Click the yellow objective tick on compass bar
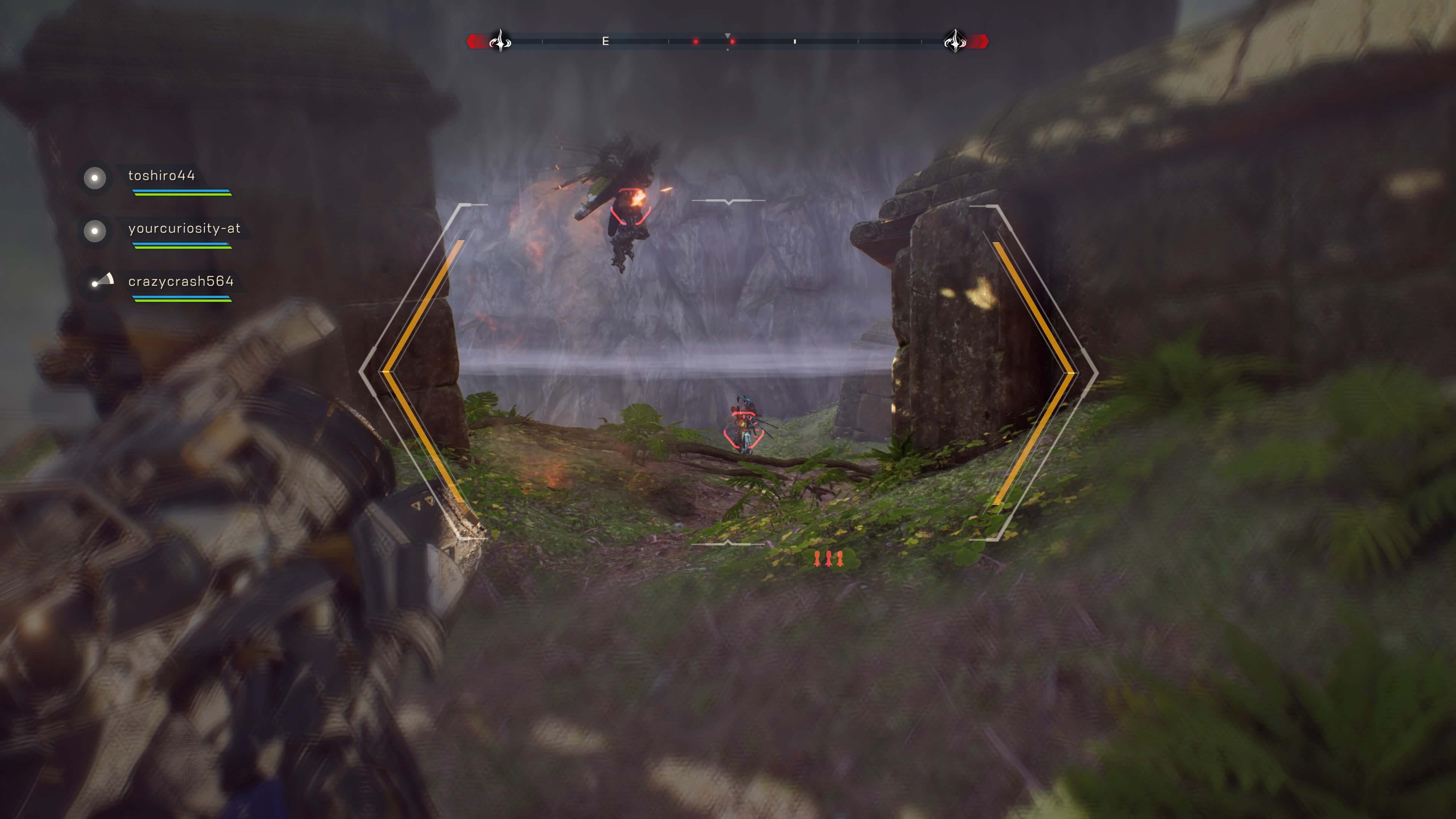This screenshot has width=1456, height=819. [x=795, y=41]
